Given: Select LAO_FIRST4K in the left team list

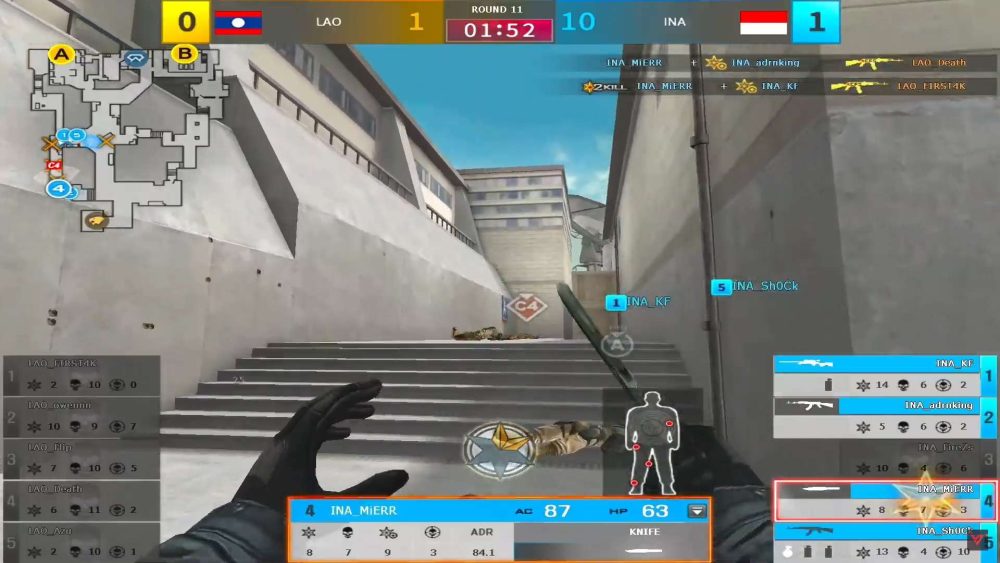Looking at the screenshot, I should pyautogui.click(x=80, y=376).
